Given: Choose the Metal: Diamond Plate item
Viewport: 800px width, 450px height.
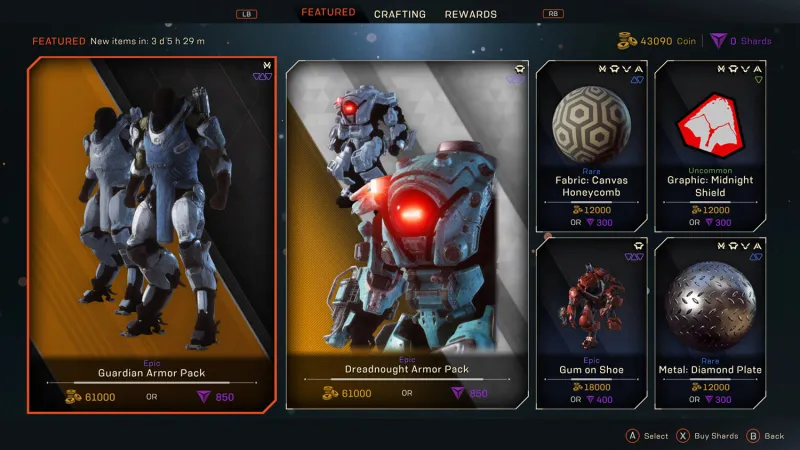Looking at the screenshot, I should (x=710, y=322).
